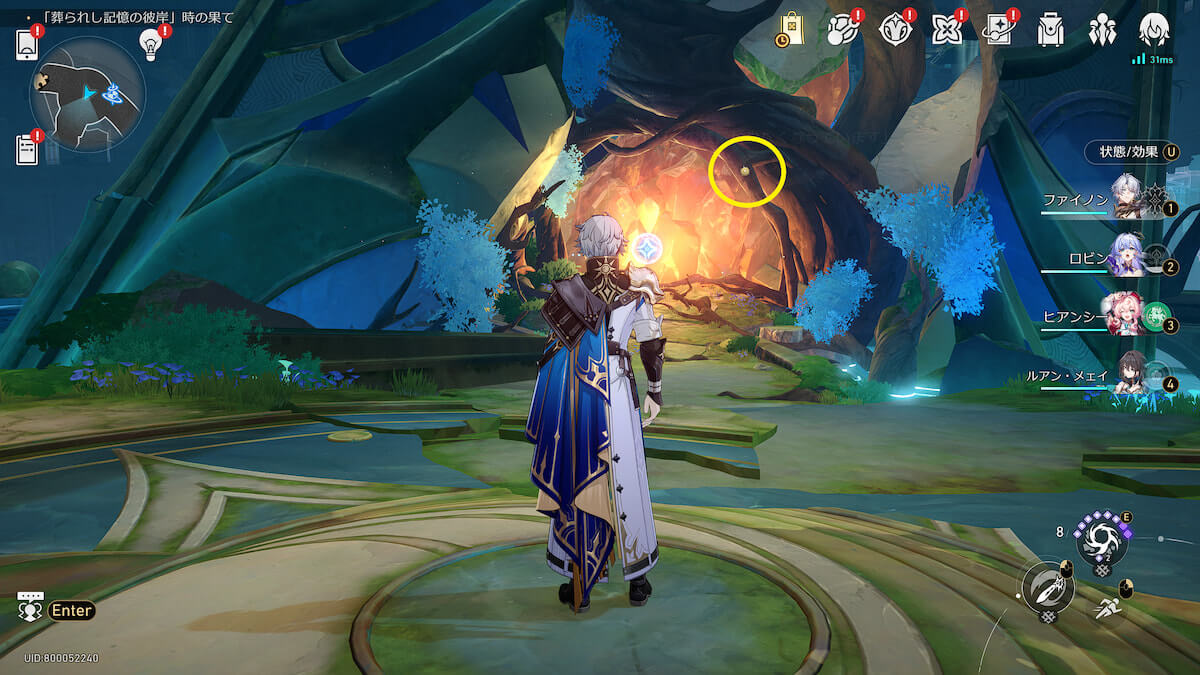The width and height of the screenshot is (1200, 675).
Task: Open the shopping bag store icon
Action: [789, 30]
